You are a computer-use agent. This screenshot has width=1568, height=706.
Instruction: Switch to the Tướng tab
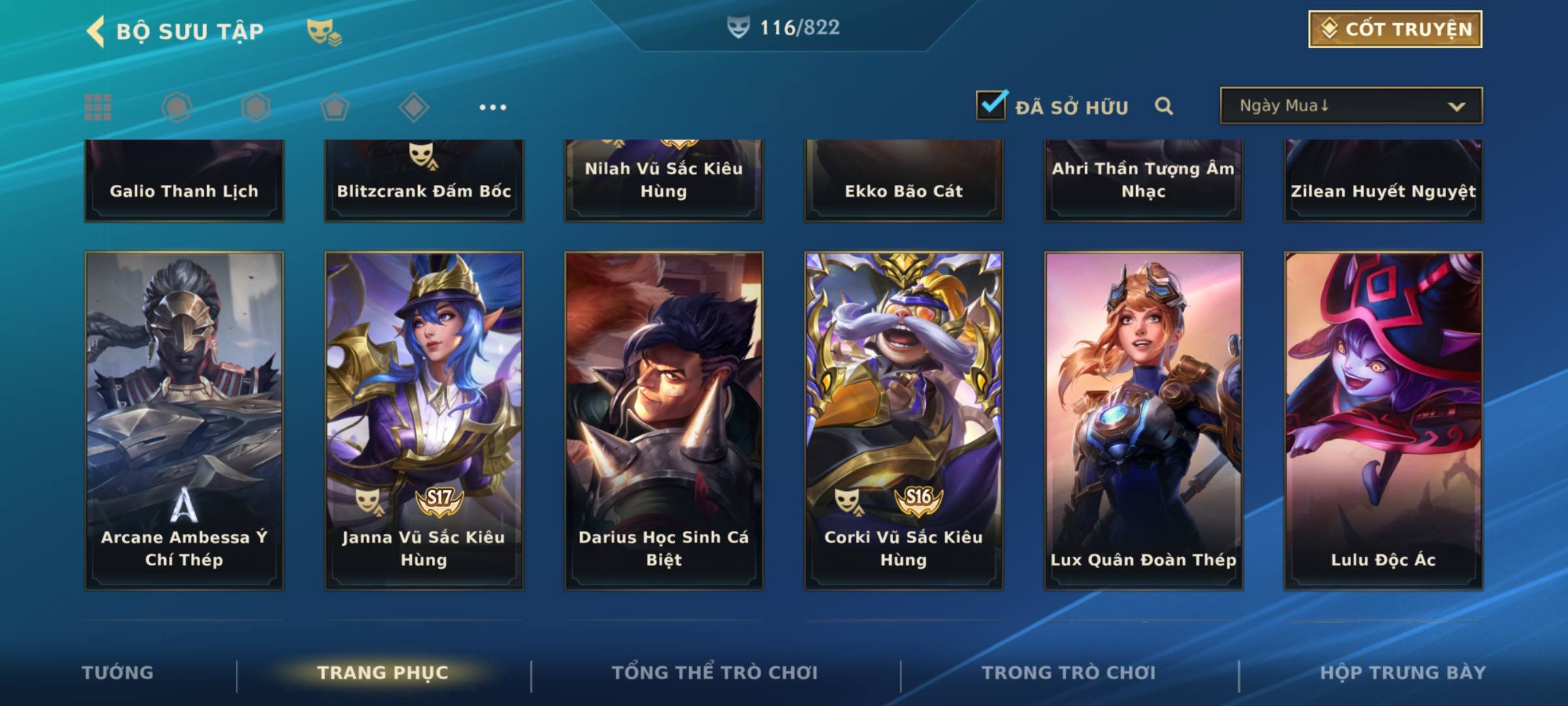click(118, 673)
